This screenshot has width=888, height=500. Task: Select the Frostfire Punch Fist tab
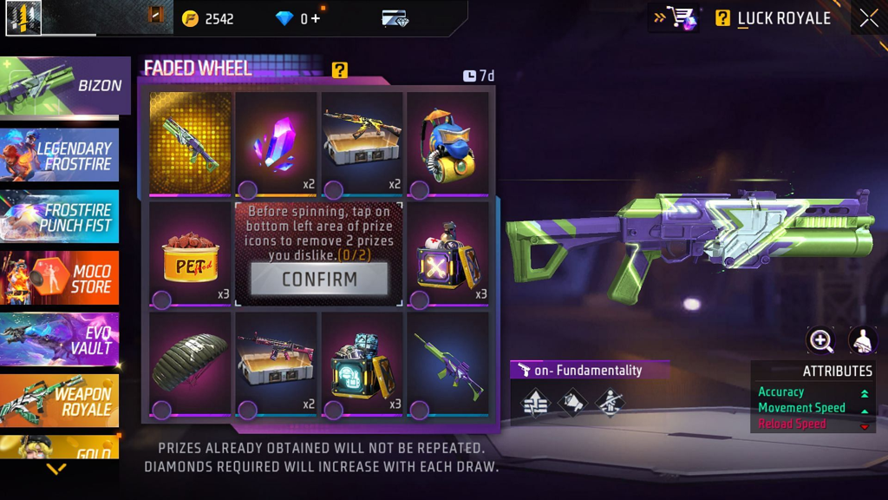pos(60,216)
